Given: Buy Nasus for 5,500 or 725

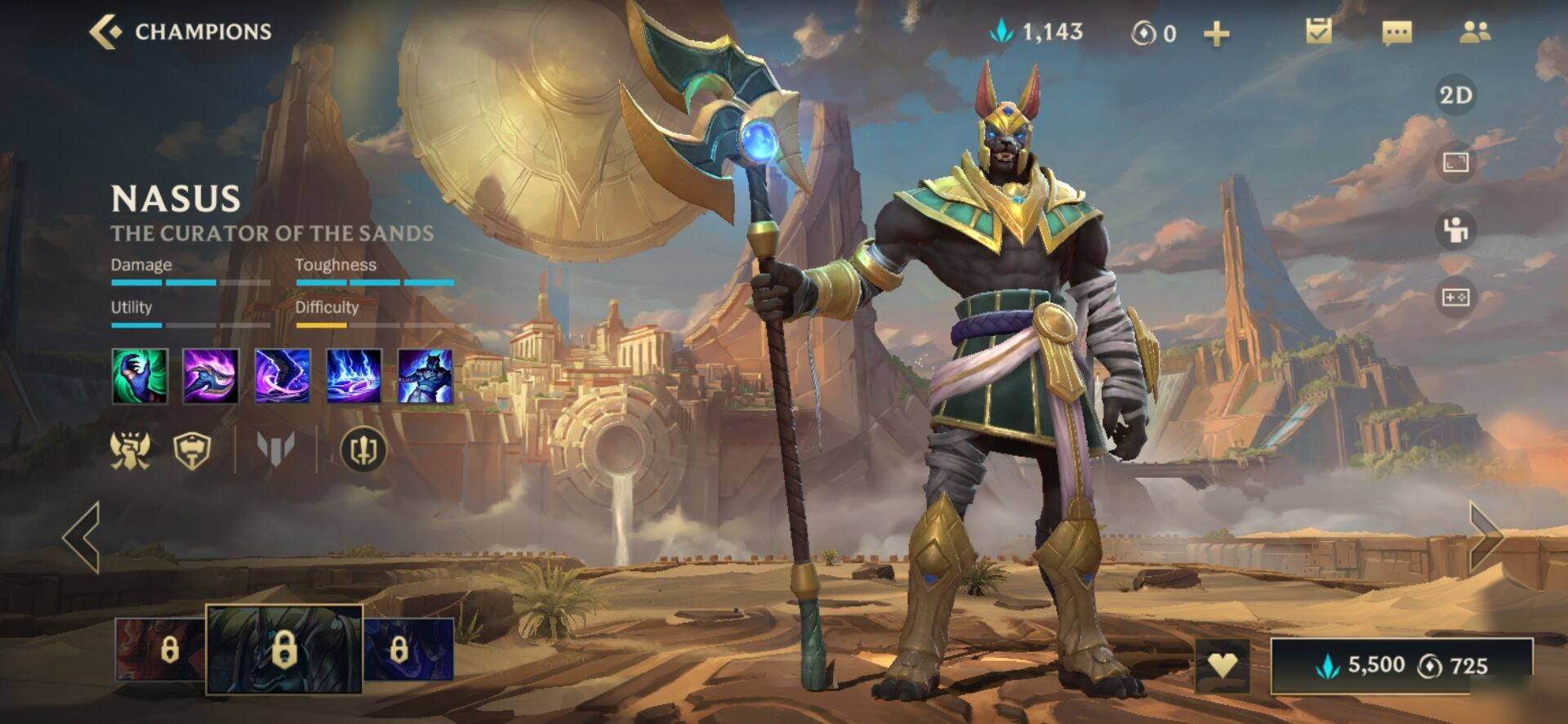Looking at the screenshot, I should coord(1401,665).
